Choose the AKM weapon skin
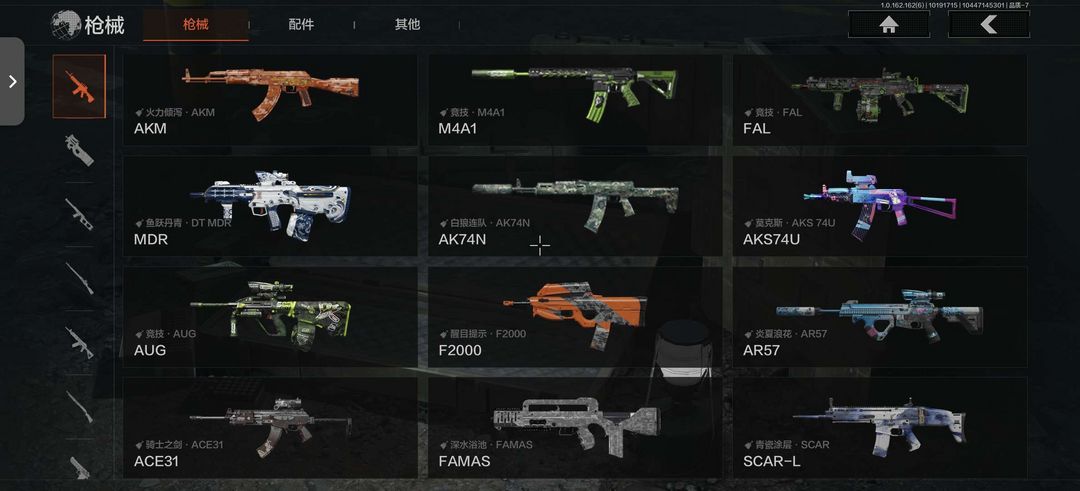The image size is (1080, 491). (x=270, y=98)
